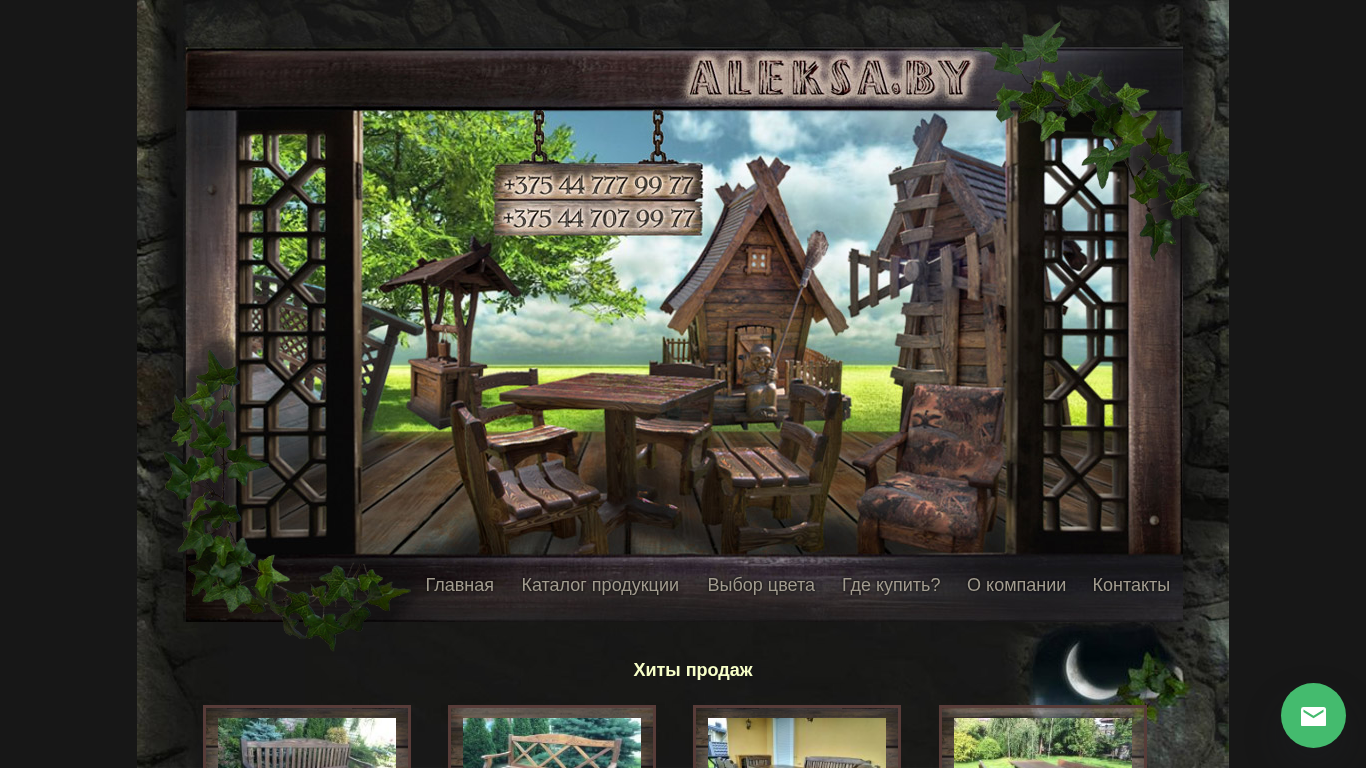Click the ALEKSA.BY logo sign
1366x768 pixels.
click(x=830, y=78)
